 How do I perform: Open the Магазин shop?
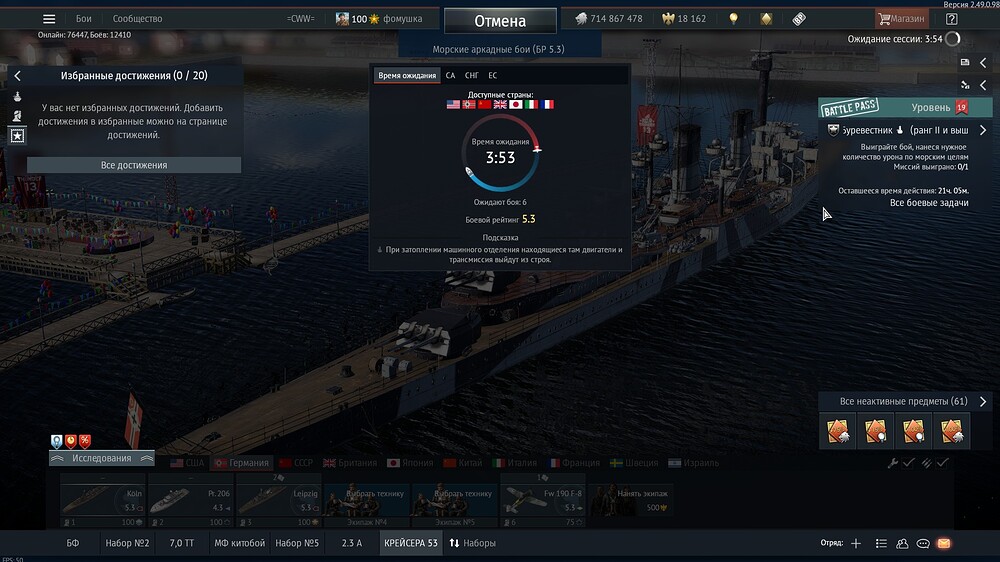tap(901, 19)
